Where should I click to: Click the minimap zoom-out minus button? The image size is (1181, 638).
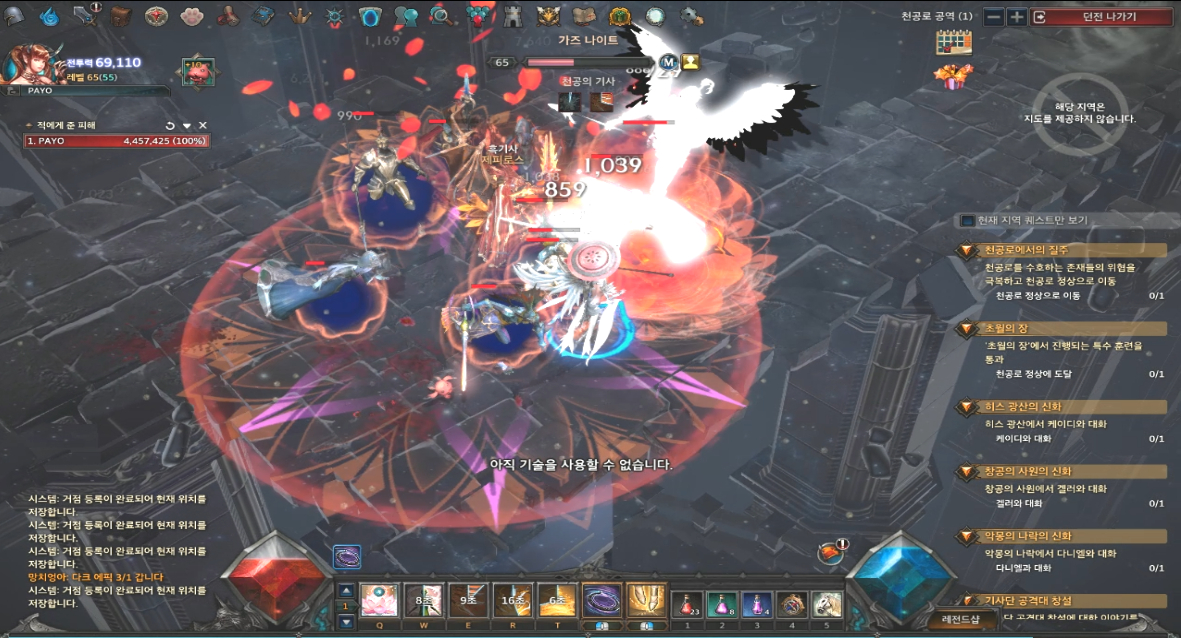pos(993,17)
